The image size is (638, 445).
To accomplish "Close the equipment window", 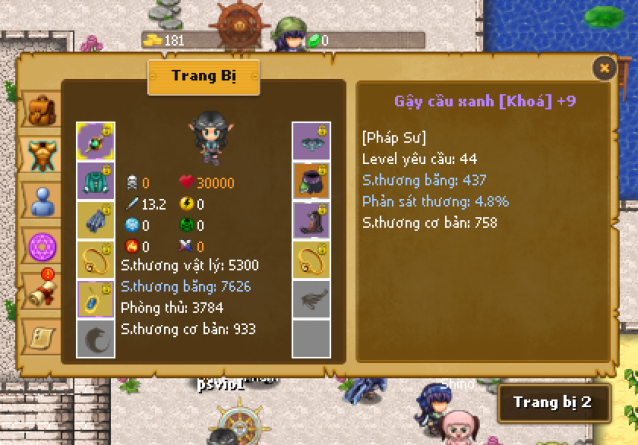I will 604,68.
